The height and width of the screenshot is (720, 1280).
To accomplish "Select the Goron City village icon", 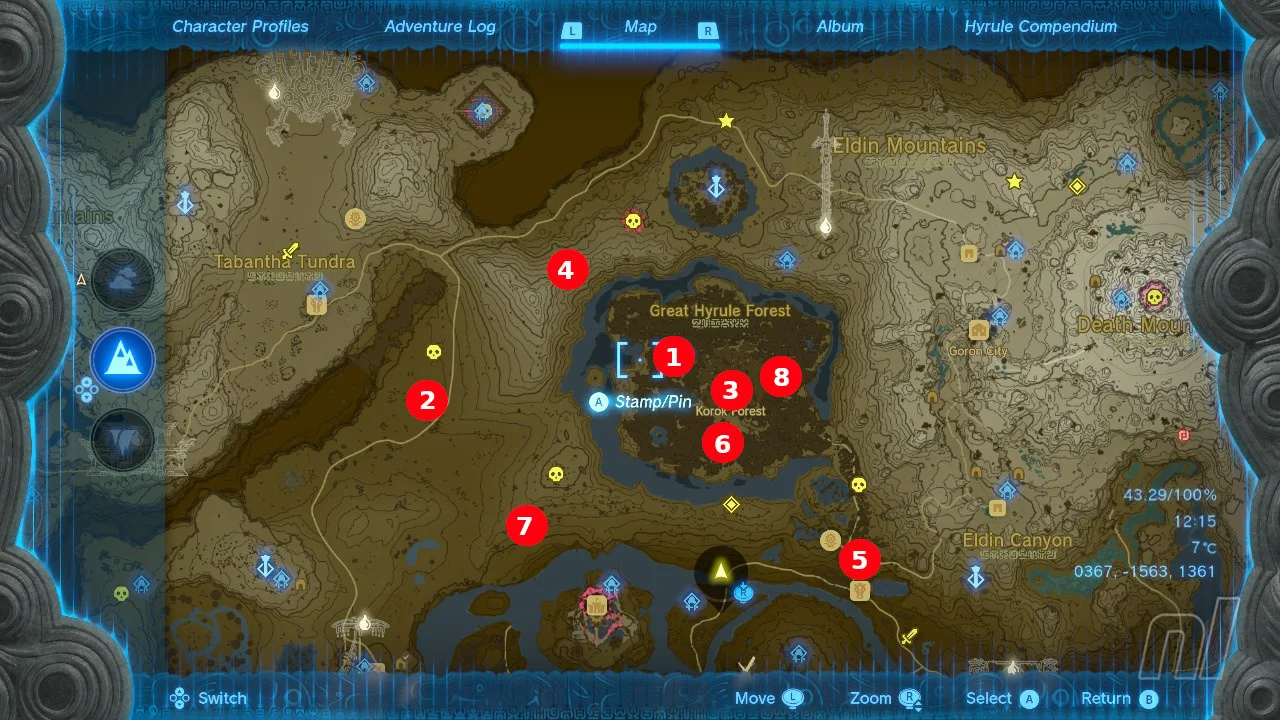I will point(977,329).
